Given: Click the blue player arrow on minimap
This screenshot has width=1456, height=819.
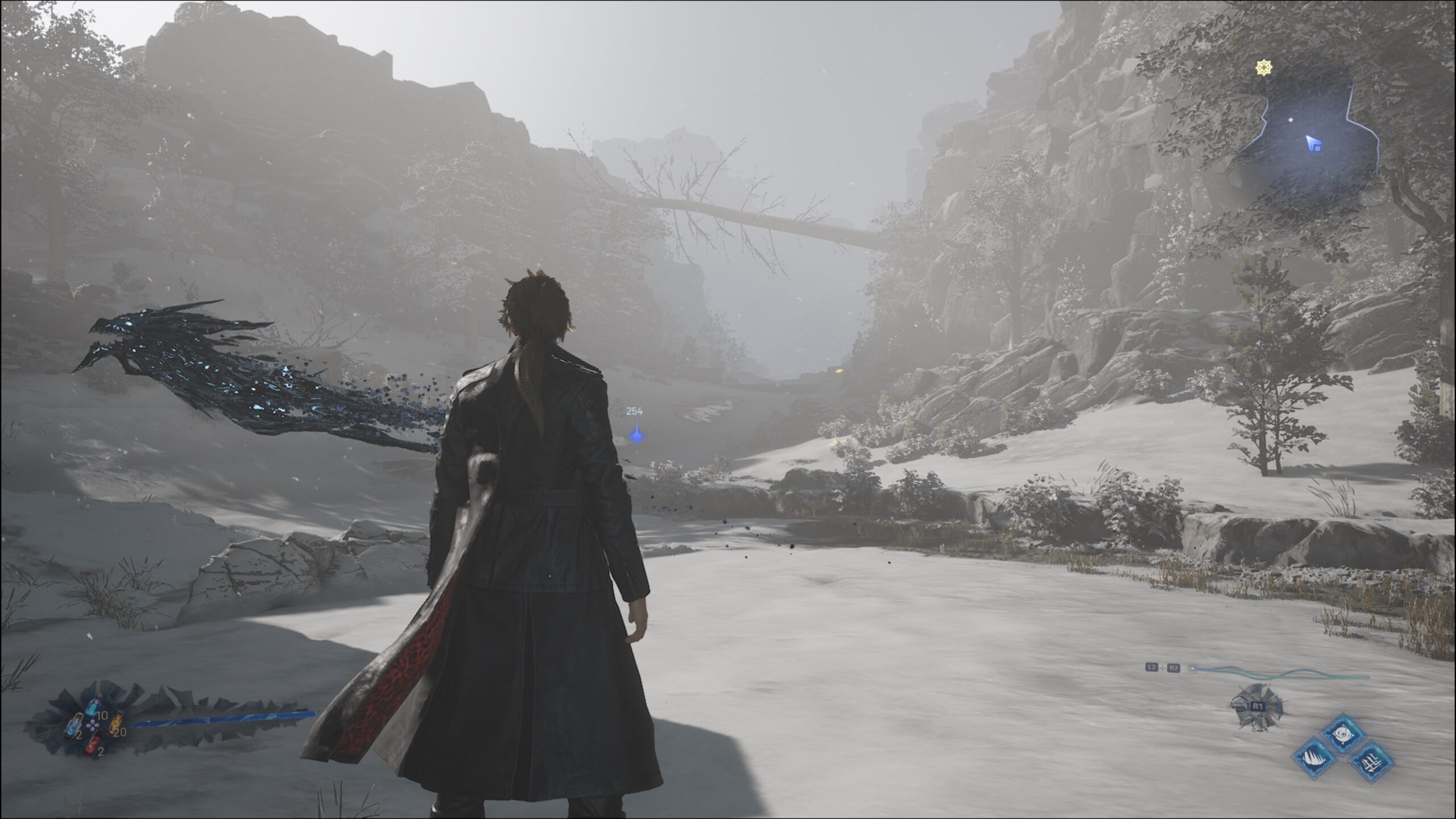Looking at the screenshot, I should click(1312, 143).
